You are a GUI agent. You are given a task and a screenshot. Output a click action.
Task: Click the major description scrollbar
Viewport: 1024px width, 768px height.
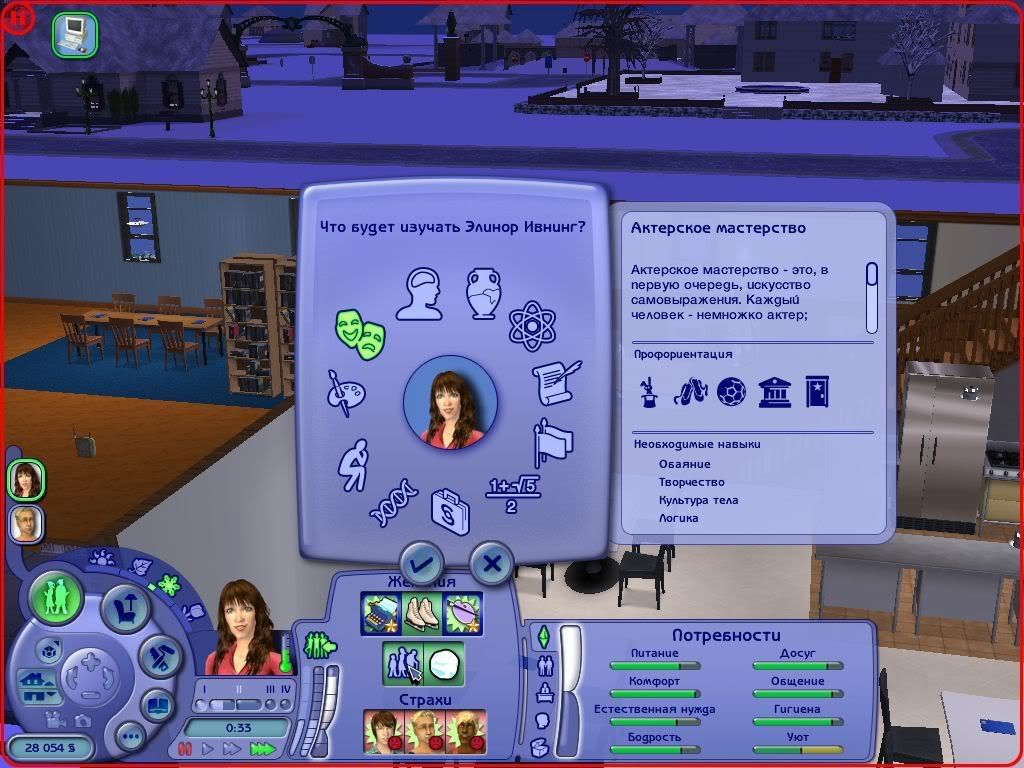coord(871,297)
